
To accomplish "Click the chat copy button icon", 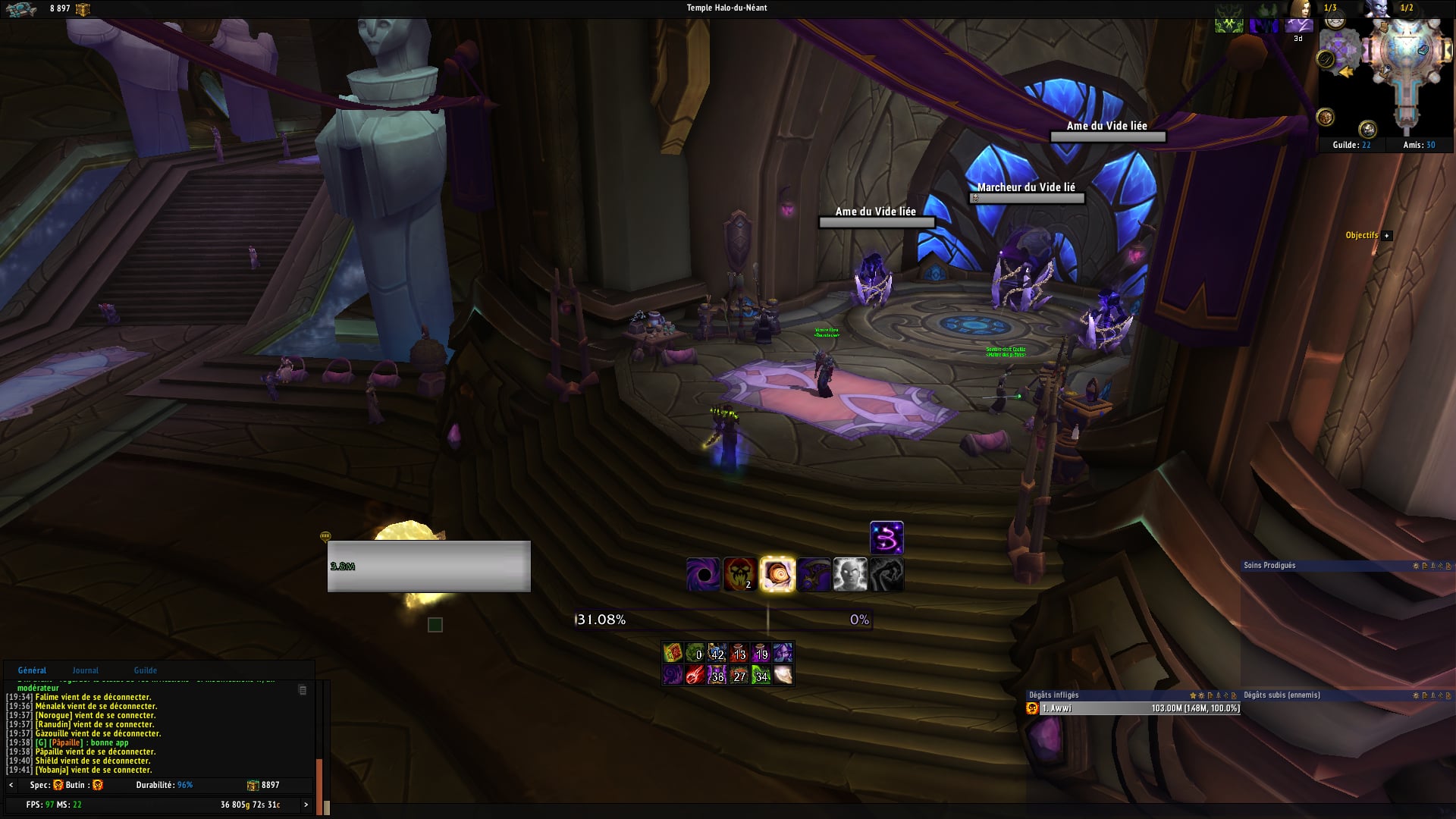I will tap(303, 690).
